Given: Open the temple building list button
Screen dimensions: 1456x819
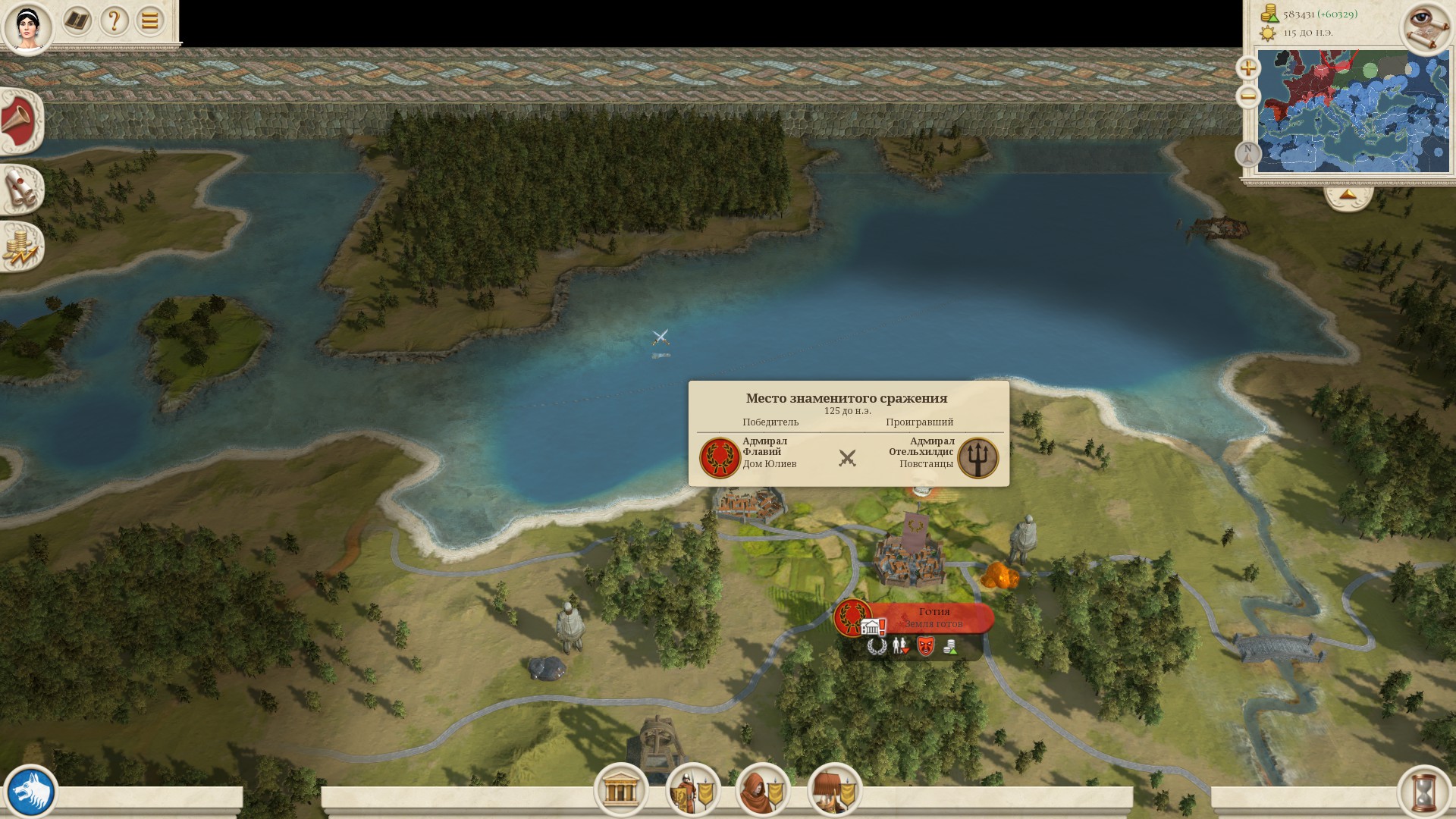Looking at the screenshot, I should pos(620,790).
